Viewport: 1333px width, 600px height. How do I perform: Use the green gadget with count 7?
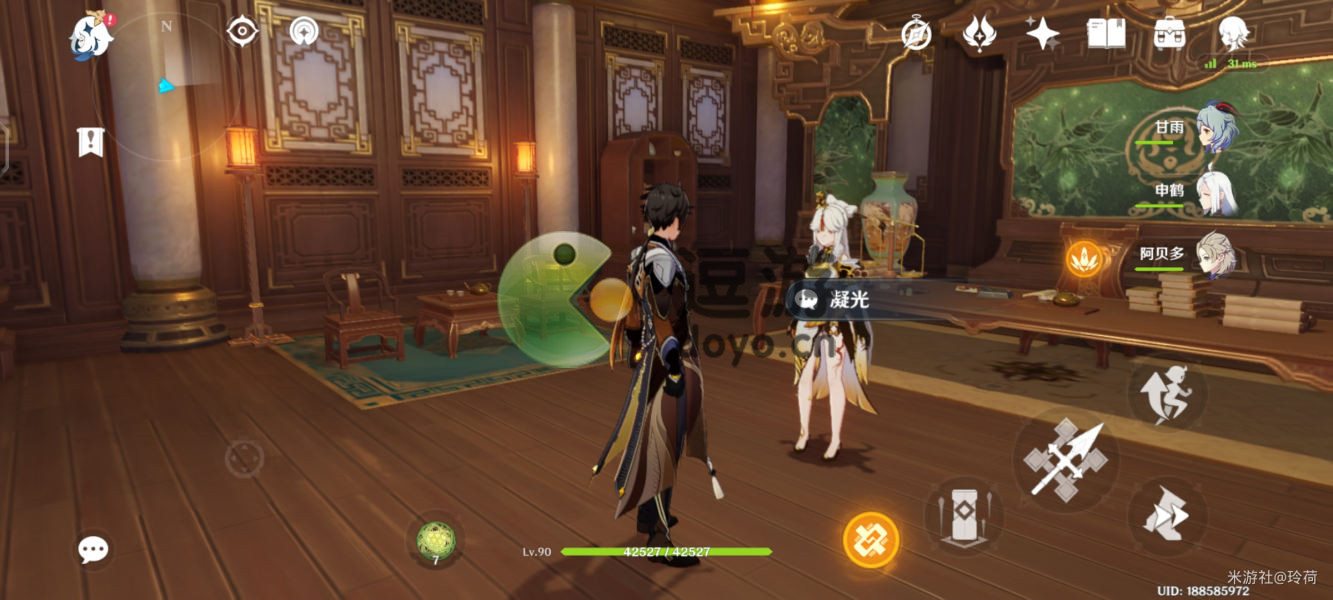coord(435,540)
